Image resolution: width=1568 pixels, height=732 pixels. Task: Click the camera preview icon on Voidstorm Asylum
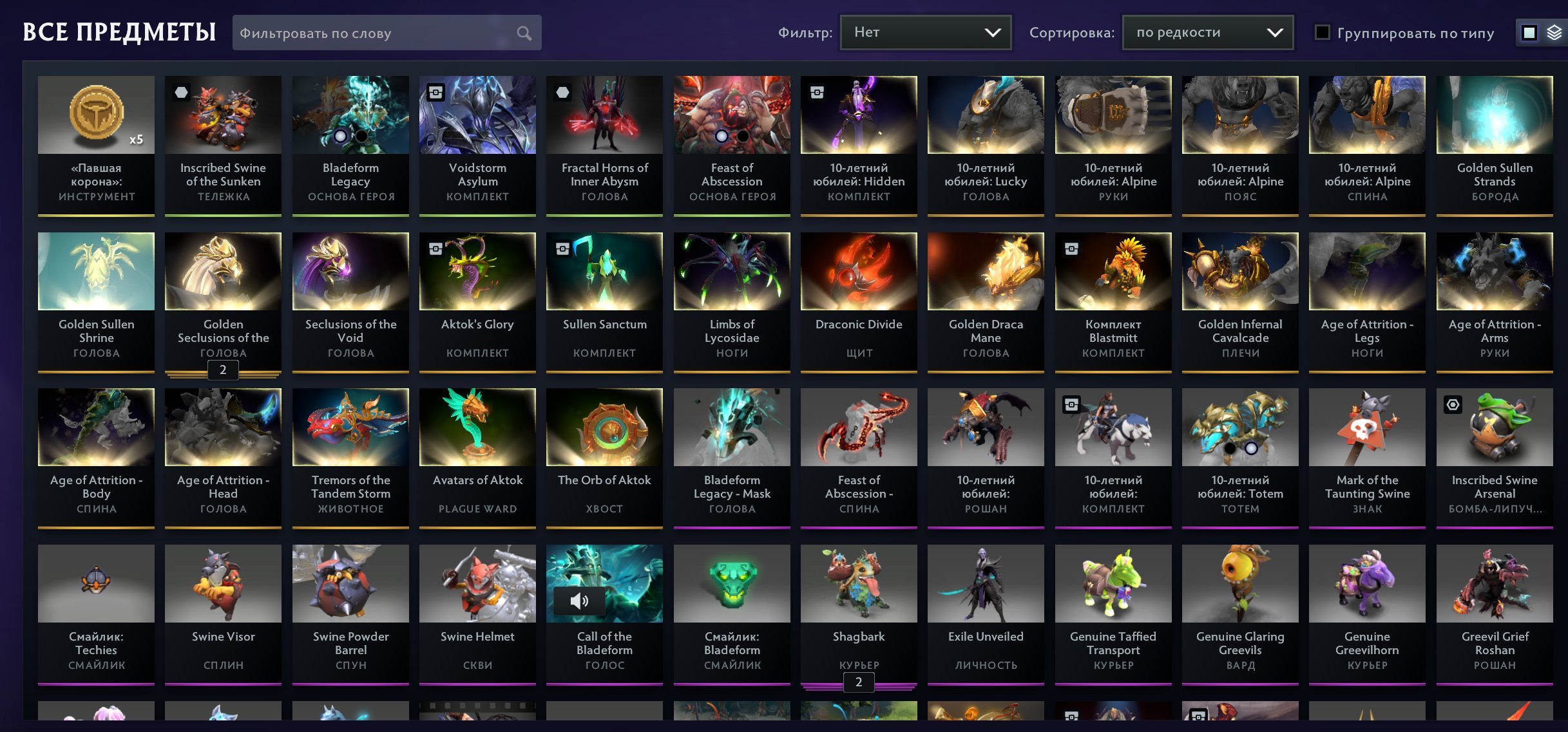(x=435, y=93)
